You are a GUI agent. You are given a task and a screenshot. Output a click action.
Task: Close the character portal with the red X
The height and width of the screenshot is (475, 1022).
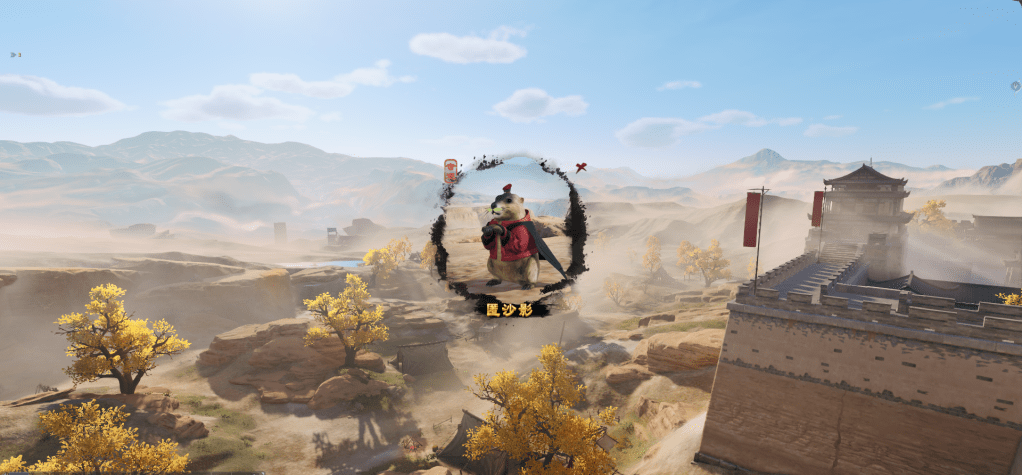tap(580, 167)
